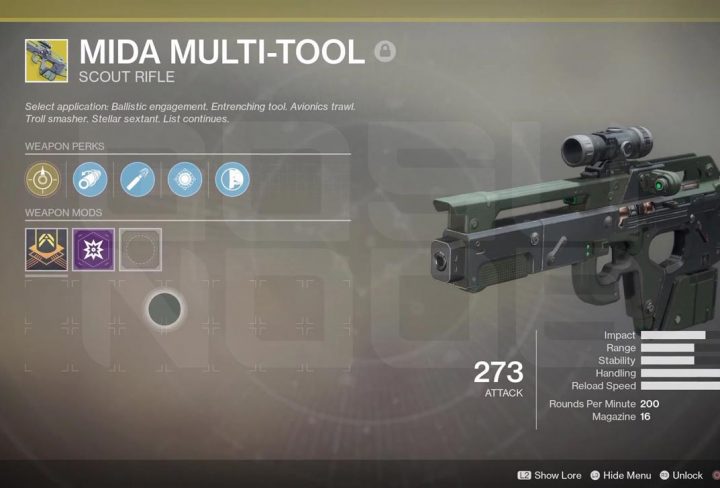Open the empty dotted-circle mod slot
This screenshot has height=488, width=720.
tap(141, 249)
